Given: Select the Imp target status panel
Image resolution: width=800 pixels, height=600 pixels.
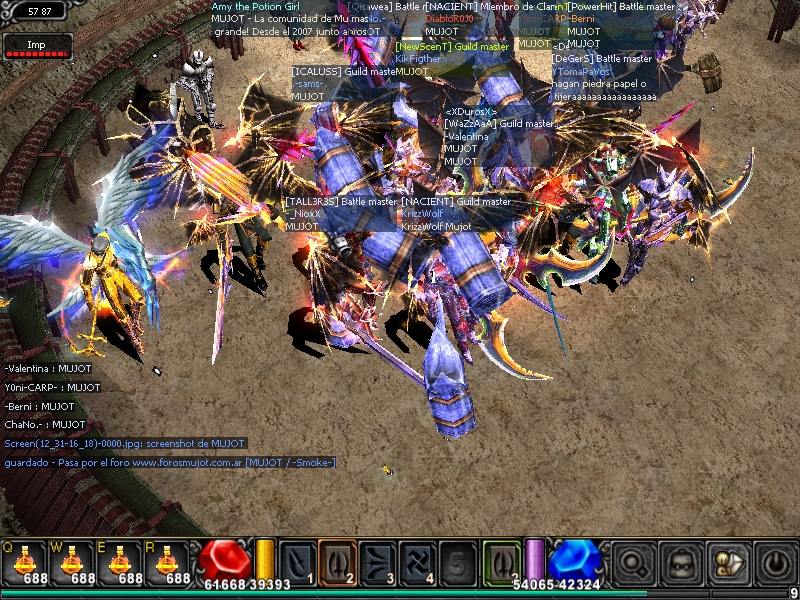Looking at the screenshot, I should coord(37,45).
